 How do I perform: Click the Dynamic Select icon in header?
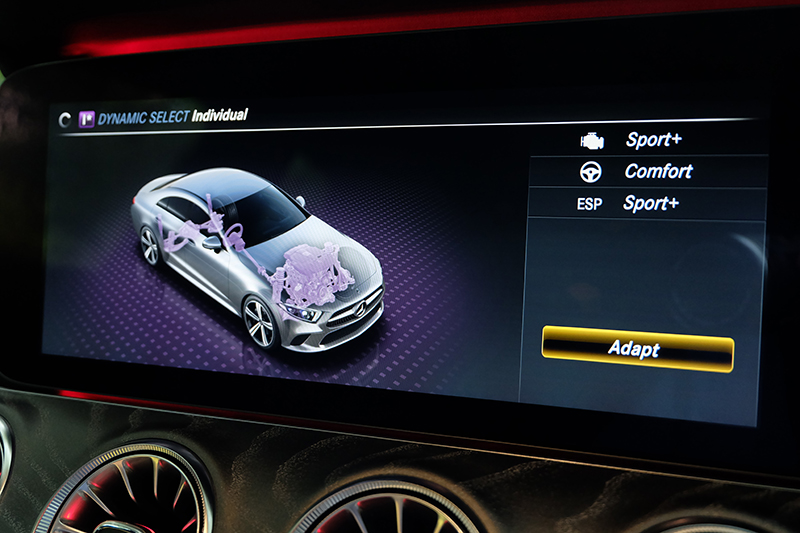(86, 118)
